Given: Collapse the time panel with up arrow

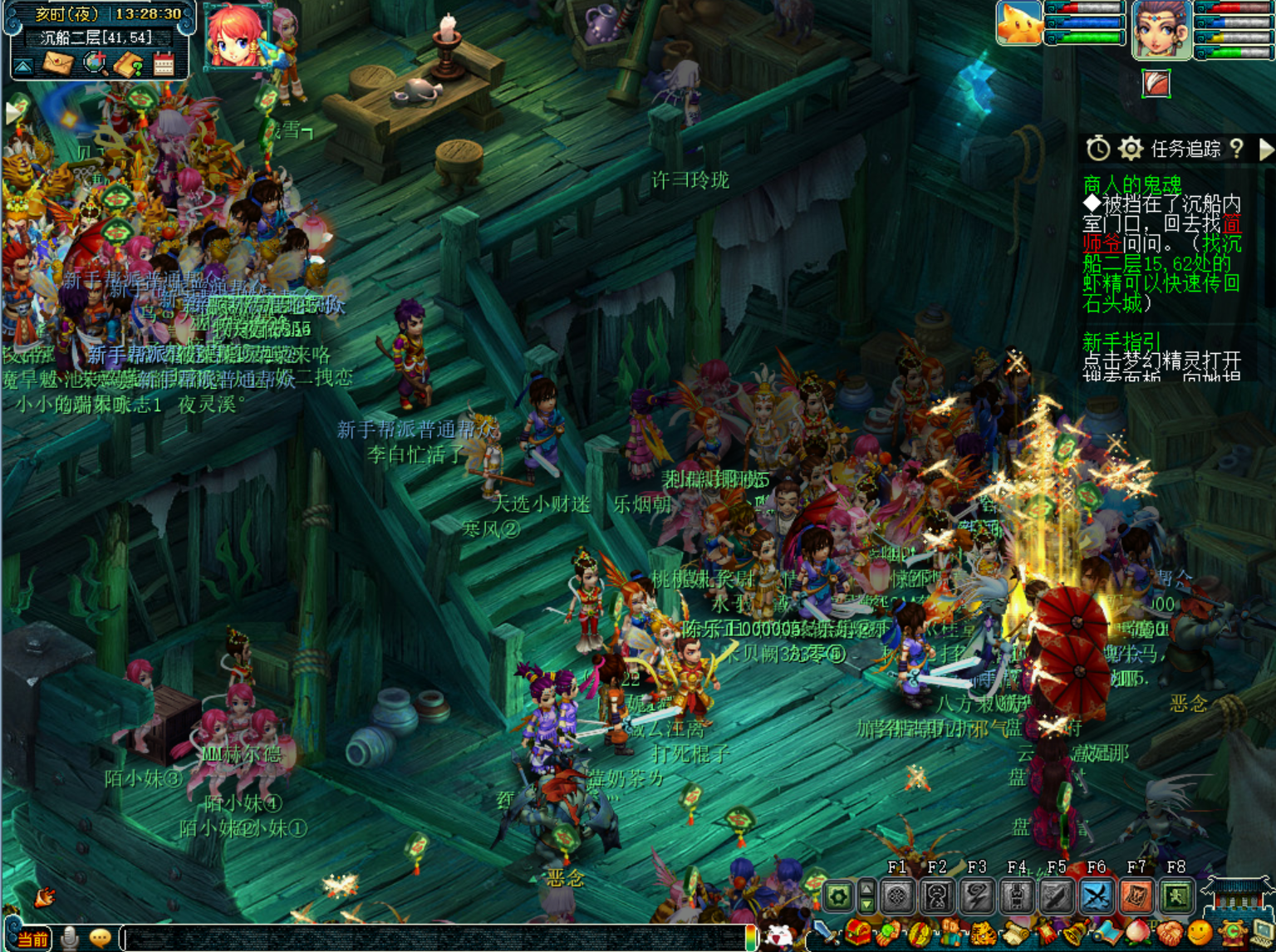Looking at the screenshot, I should [23, 65].
